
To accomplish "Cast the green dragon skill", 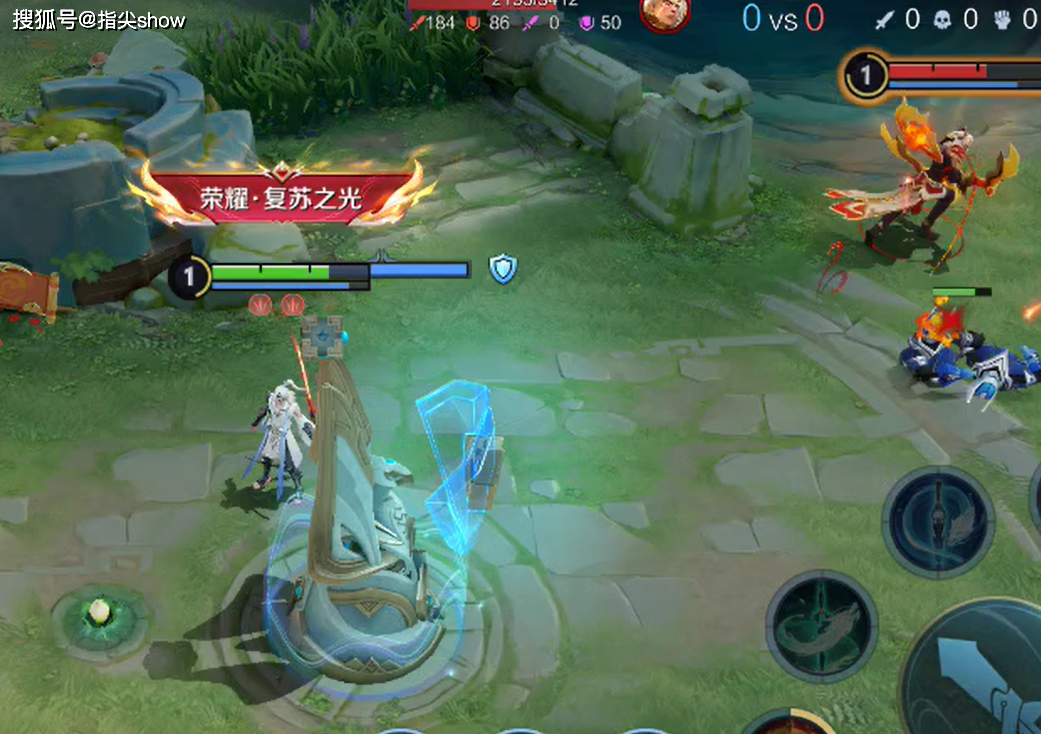I will coord(822,625).
